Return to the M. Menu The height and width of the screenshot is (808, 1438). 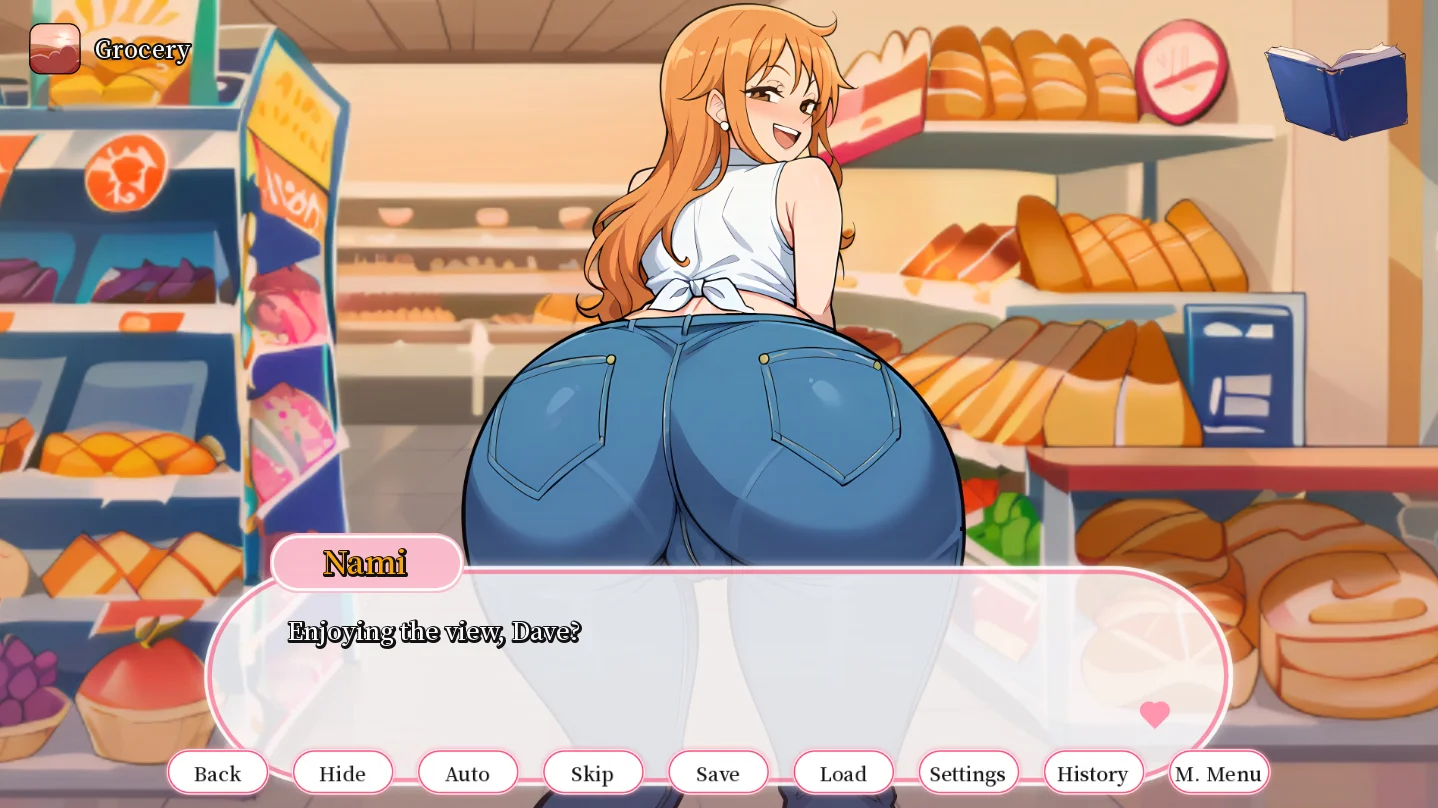(x=1218, y=773)
